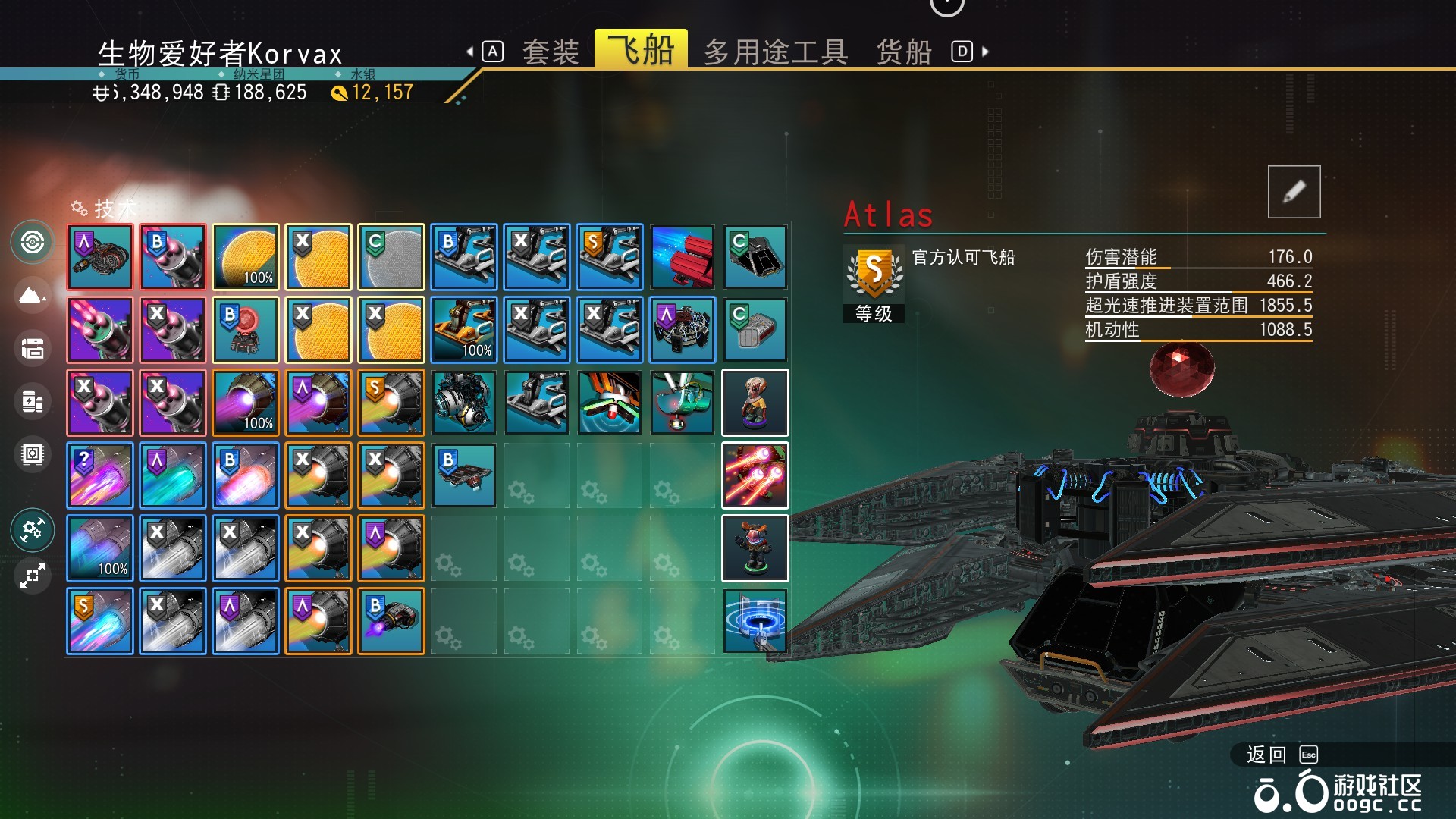The width and height of the screenshot is (1456, 819).
Task: Select the alien companion figurine thumbnail
Action: 755,403
